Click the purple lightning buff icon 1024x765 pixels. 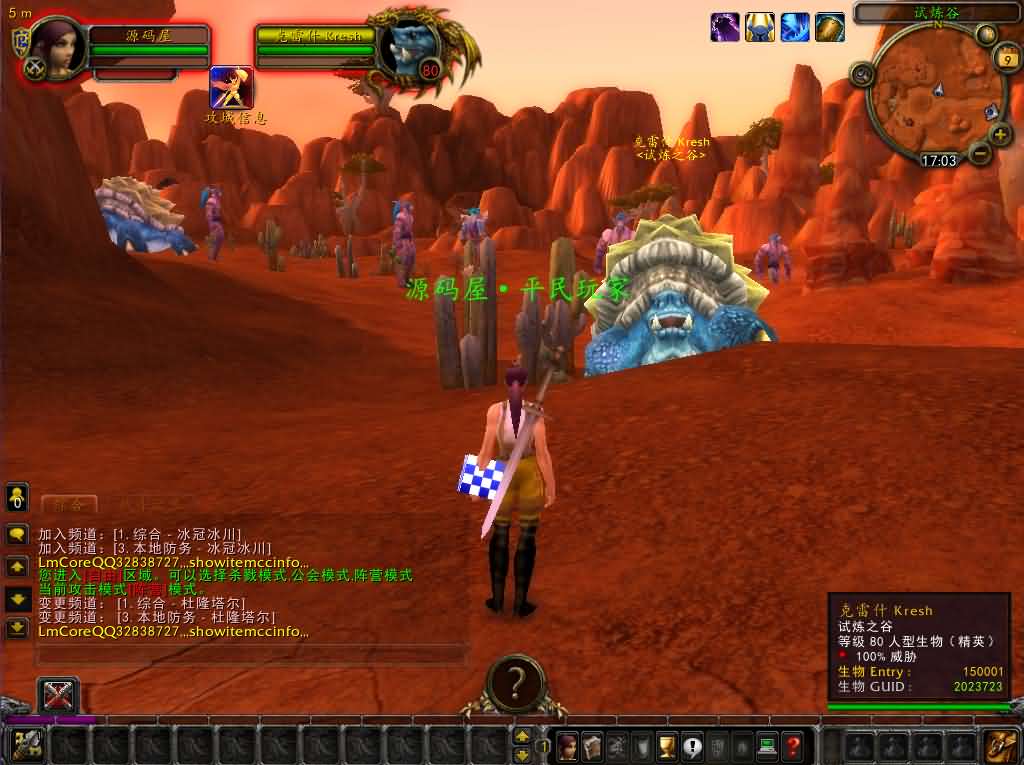(725, 27)
